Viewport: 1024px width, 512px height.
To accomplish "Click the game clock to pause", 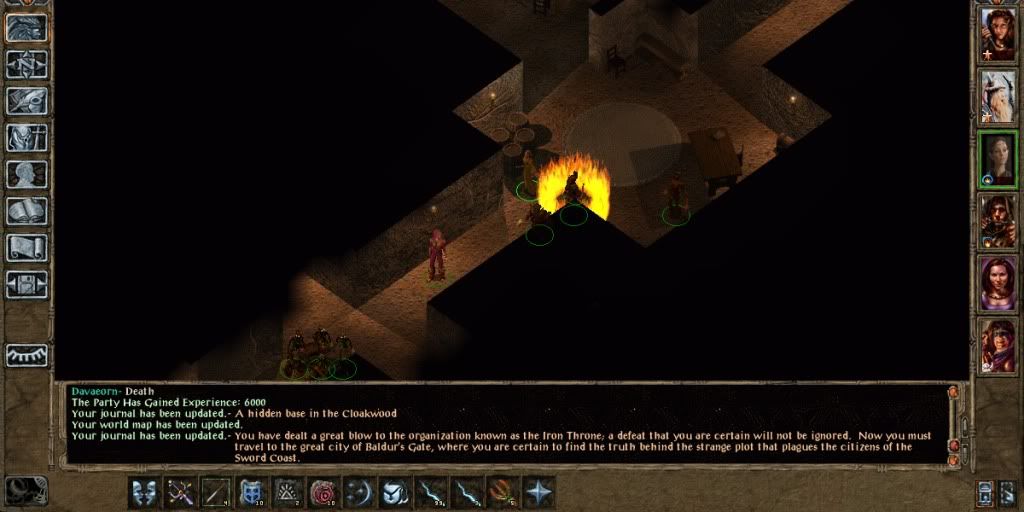I will tap(27, 490).
